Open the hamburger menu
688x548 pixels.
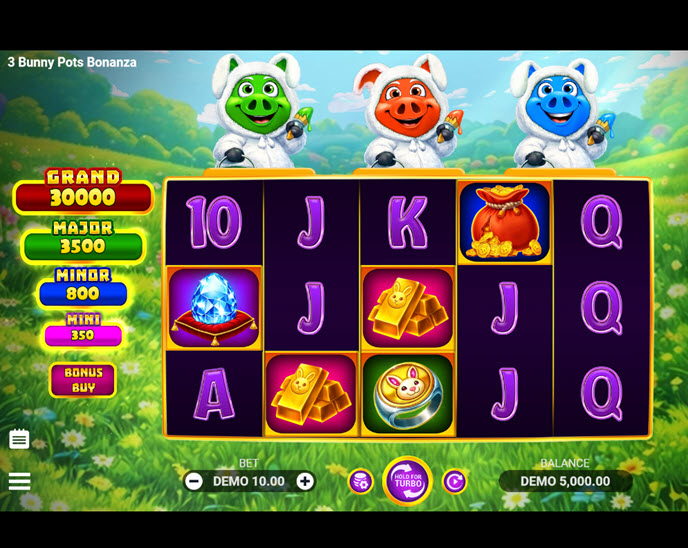coord(19,481)
